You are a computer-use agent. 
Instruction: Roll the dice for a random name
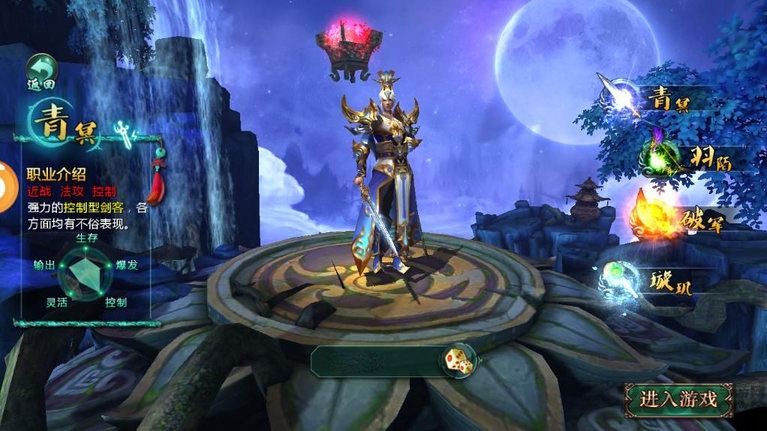click(459, 361)
